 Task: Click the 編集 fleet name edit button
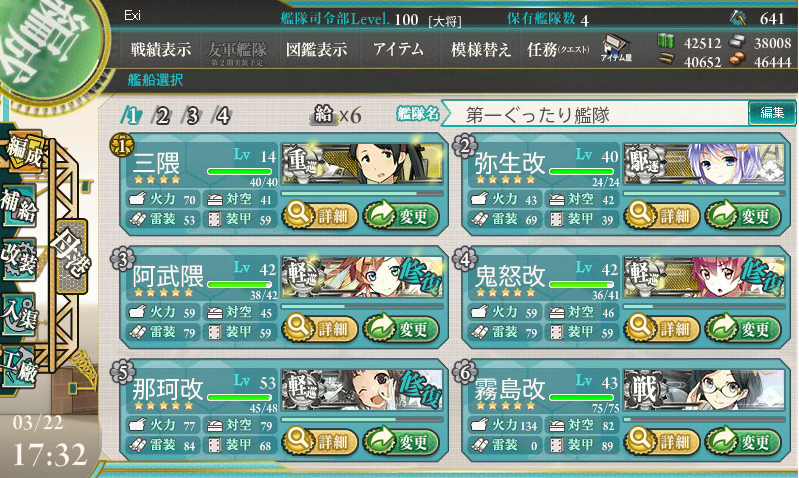coord(771,113)
